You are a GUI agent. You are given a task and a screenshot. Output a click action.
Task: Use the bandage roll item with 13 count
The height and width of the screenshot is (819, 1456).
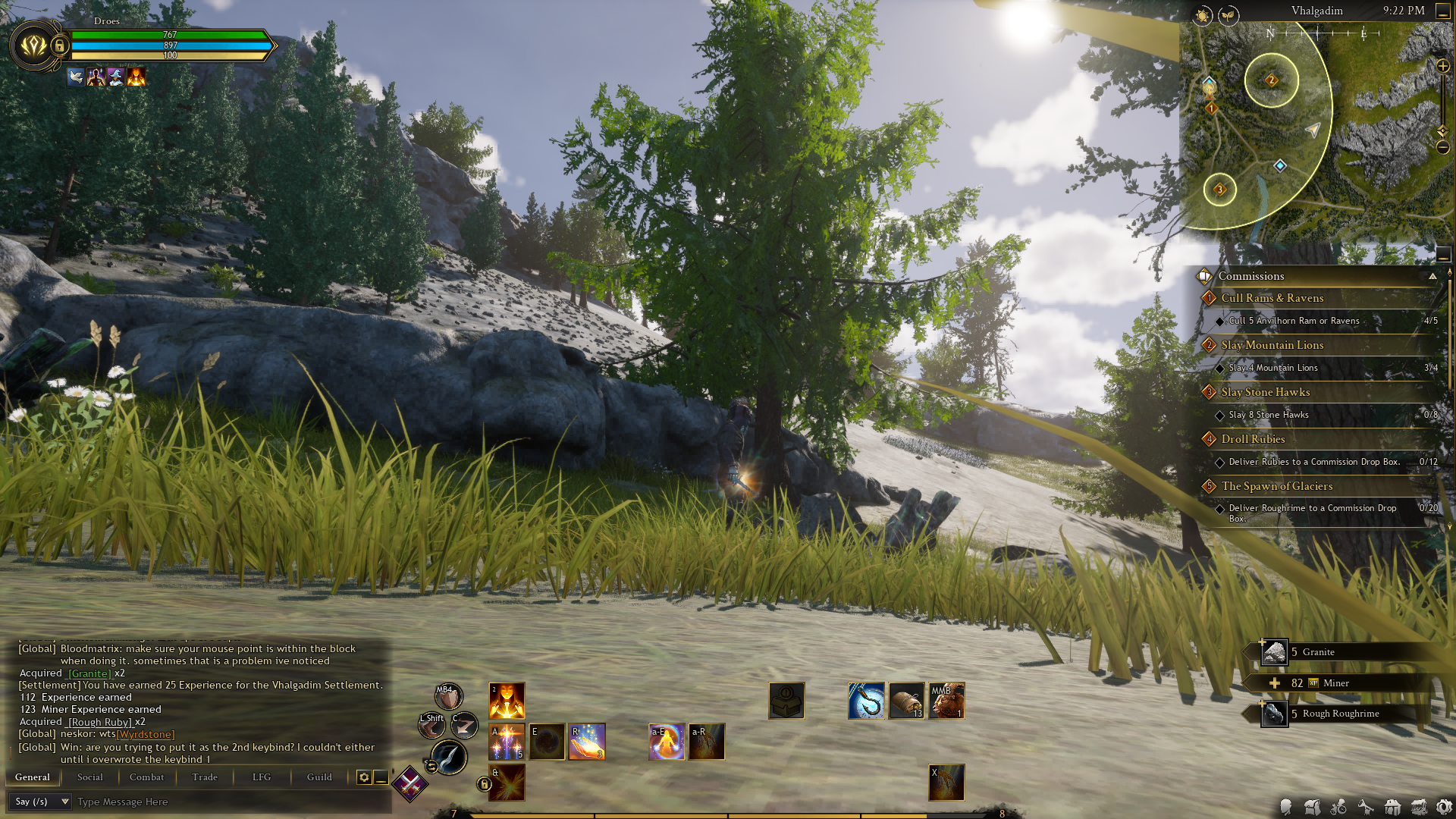pos(906,700)
